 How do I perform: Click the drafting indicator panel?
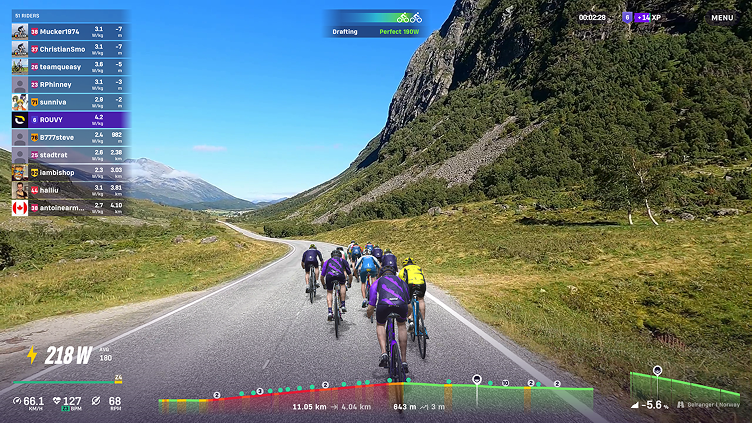click(377, 24)
